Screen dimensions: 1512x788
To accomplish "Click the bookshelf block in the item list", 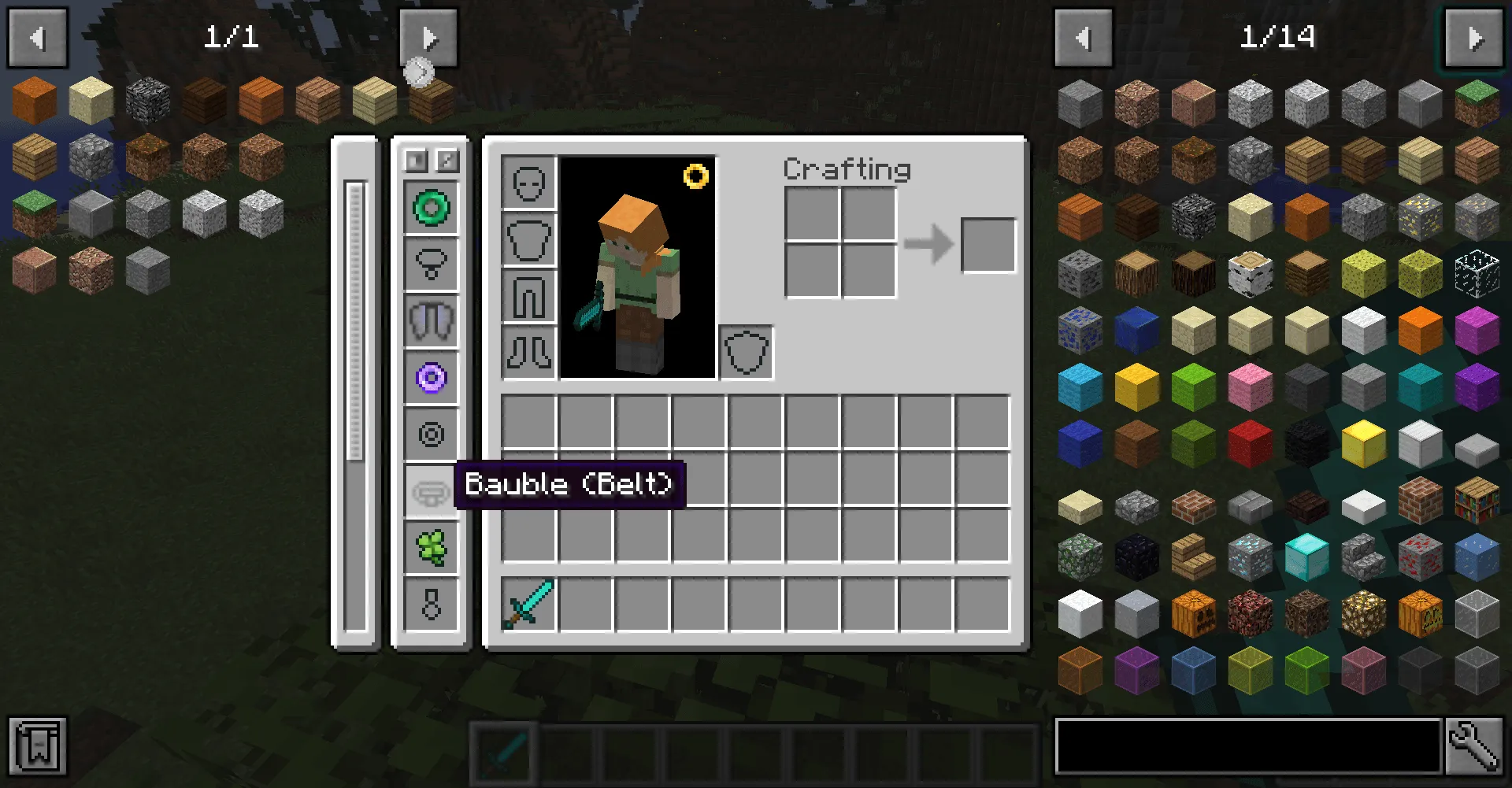I will tap(1476, 500).
